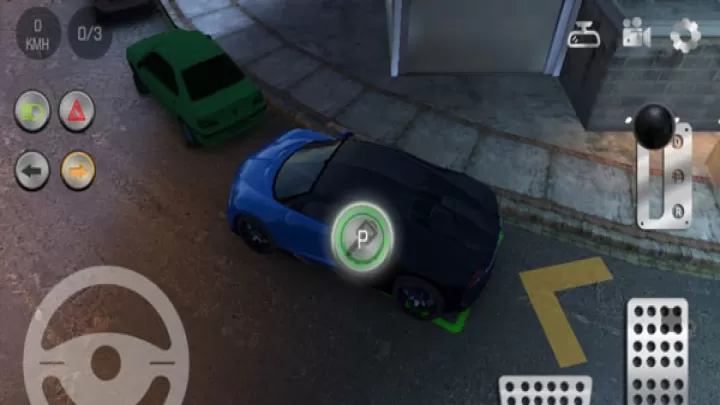Tap the round P parking button
Screen dimensions: 720x405
362,236
